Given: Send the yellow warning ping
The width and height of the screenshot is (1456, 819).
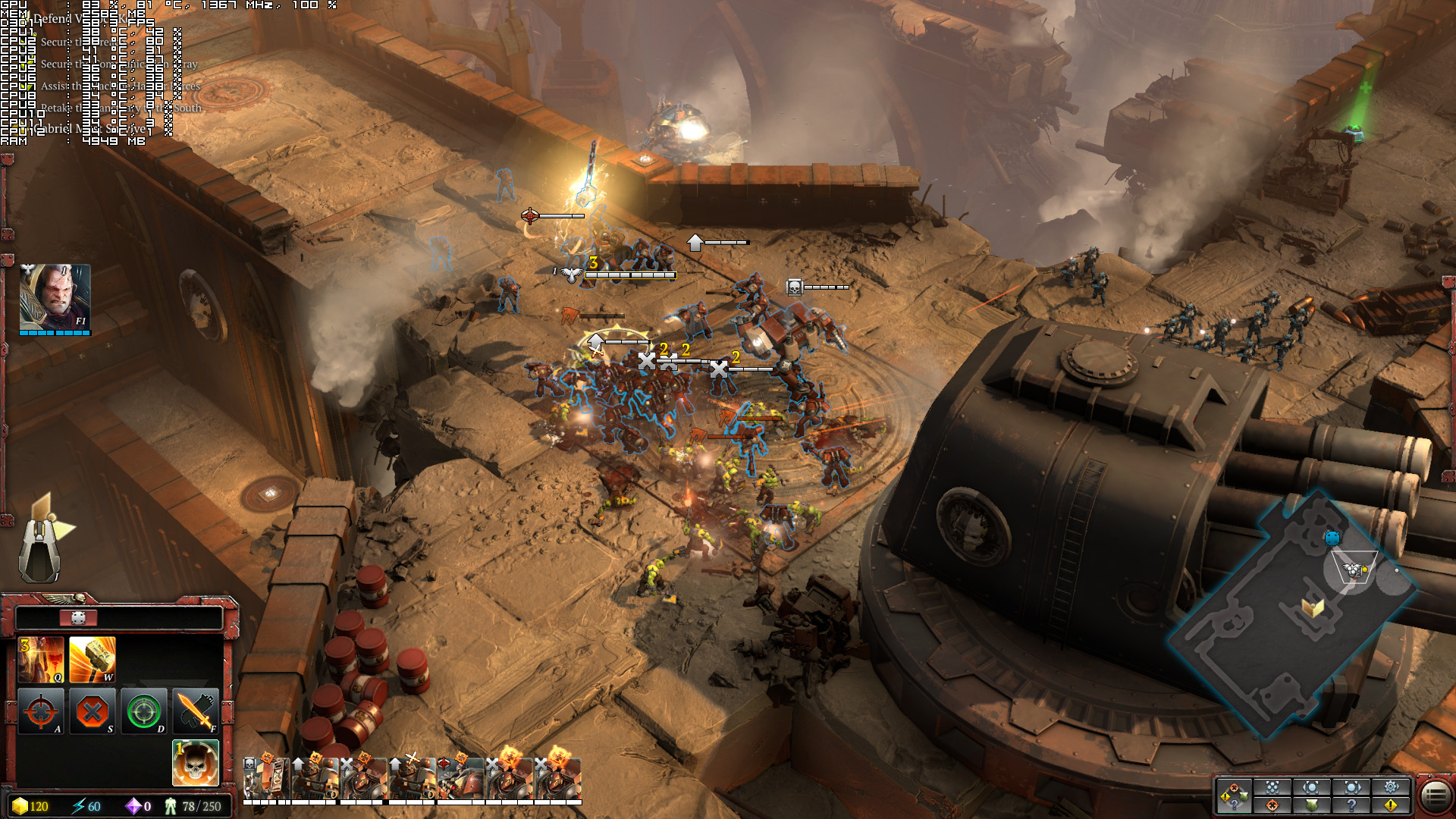Looking at the screenshot, I should click(1391, 805).
